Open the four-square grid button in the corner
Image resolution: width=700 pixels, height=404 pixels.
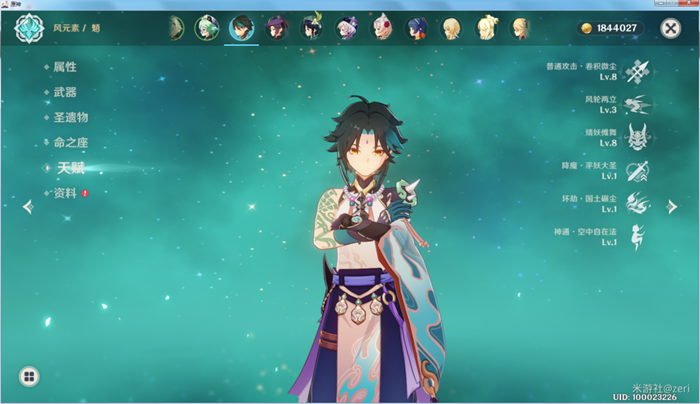point(30,377)
